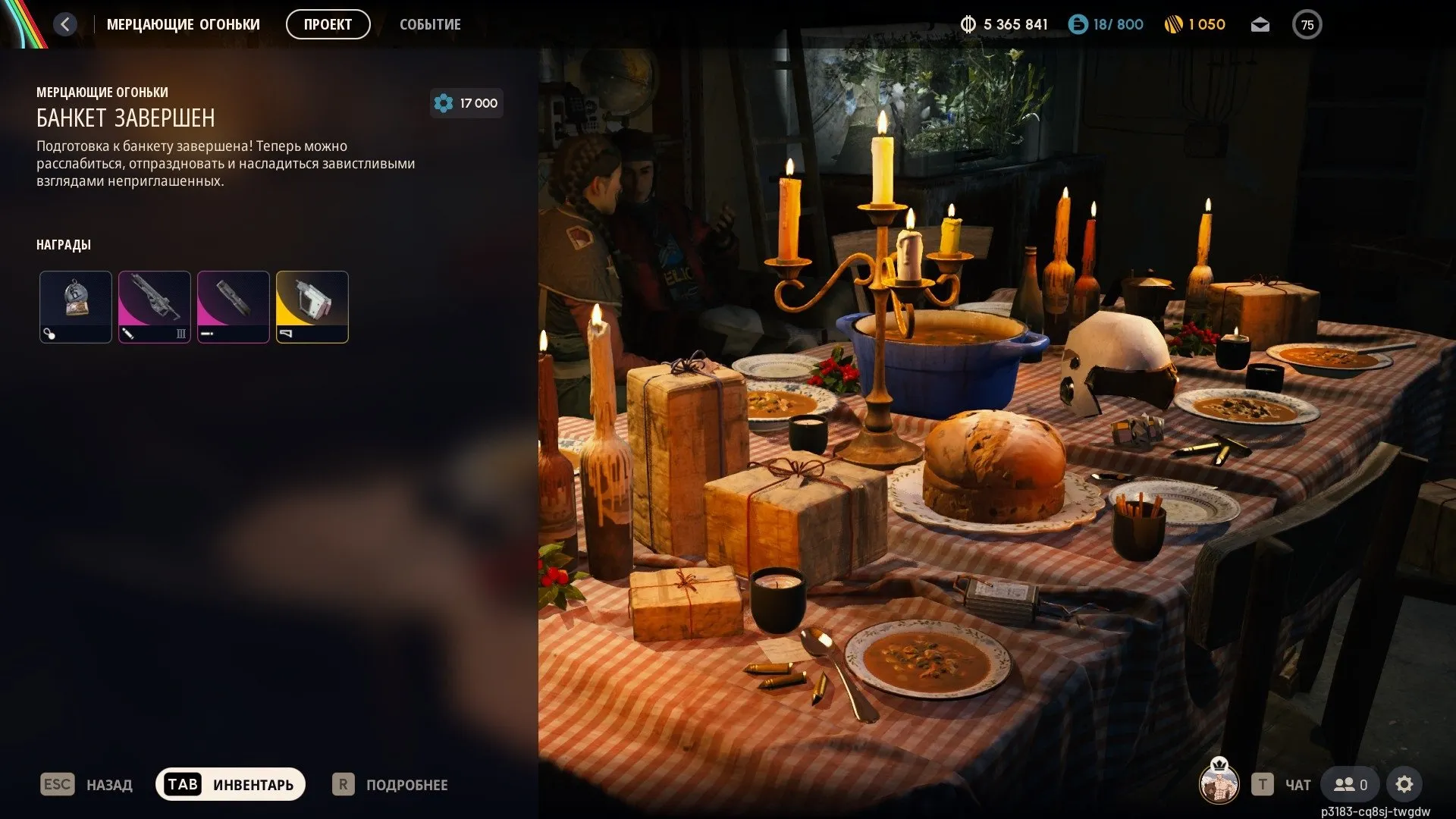
Task: Open the player avatar portrait
Action: 1219,783
